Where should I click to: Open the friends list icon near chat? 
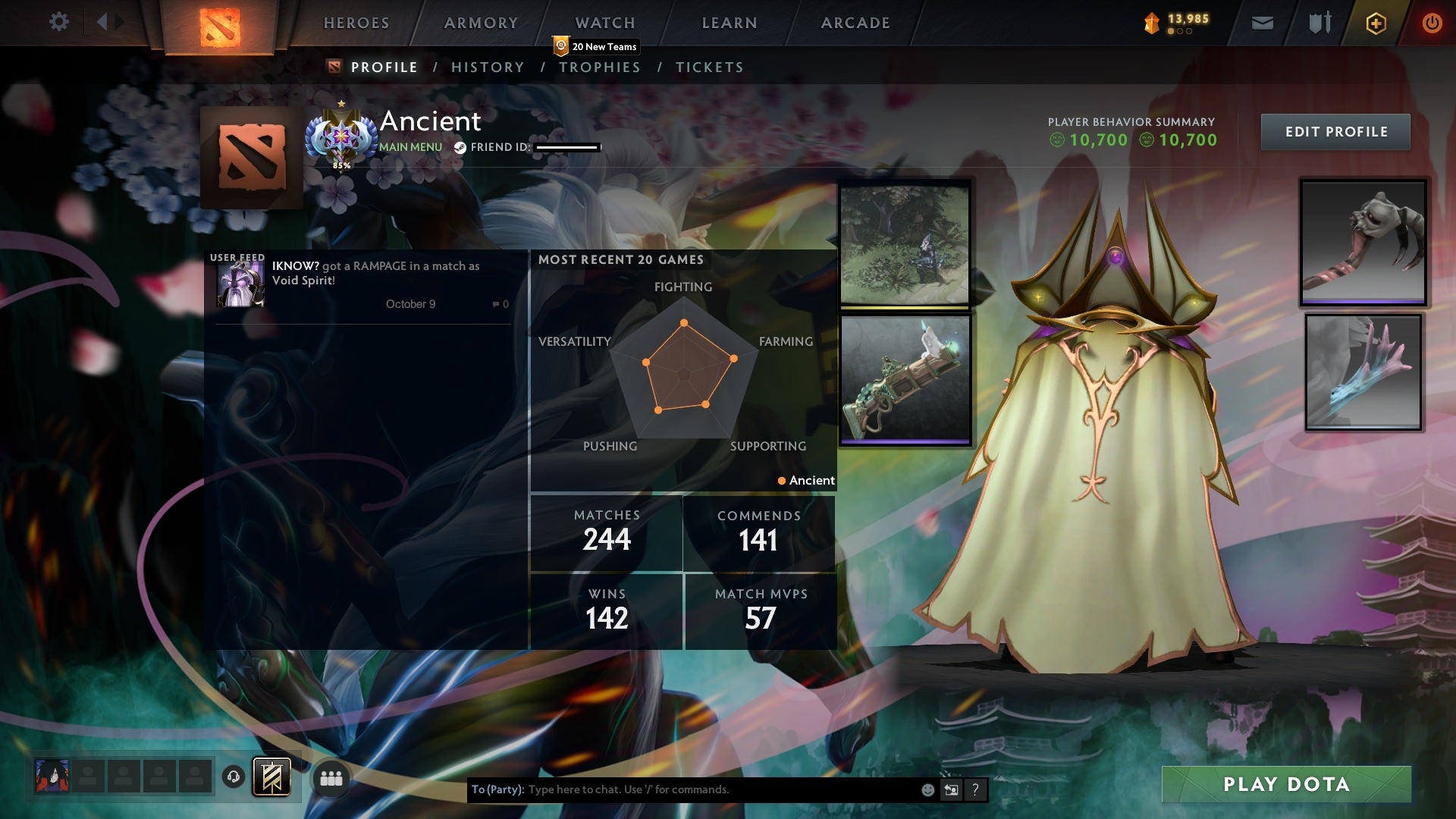pos(332,777)
